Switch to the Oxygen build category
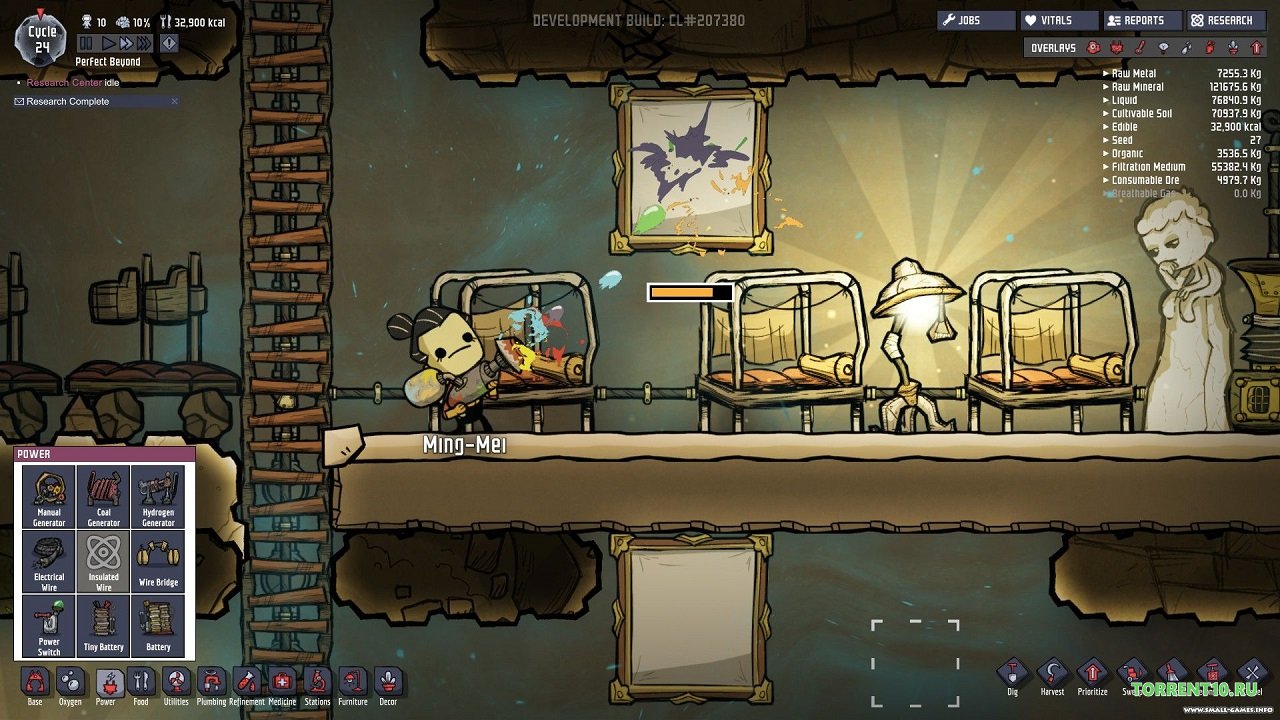 70,684
